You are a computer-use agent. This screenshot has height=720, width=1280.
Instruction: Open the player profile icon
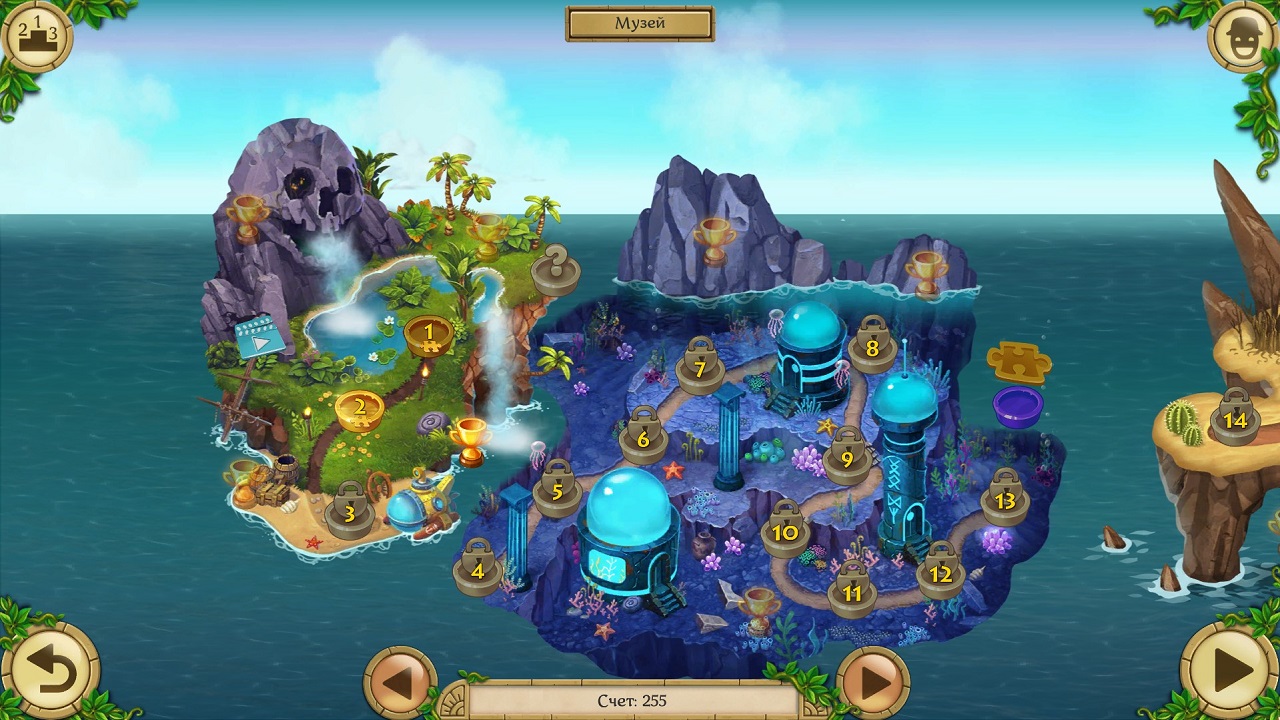pyautogui.click(x=1241, y=37)
